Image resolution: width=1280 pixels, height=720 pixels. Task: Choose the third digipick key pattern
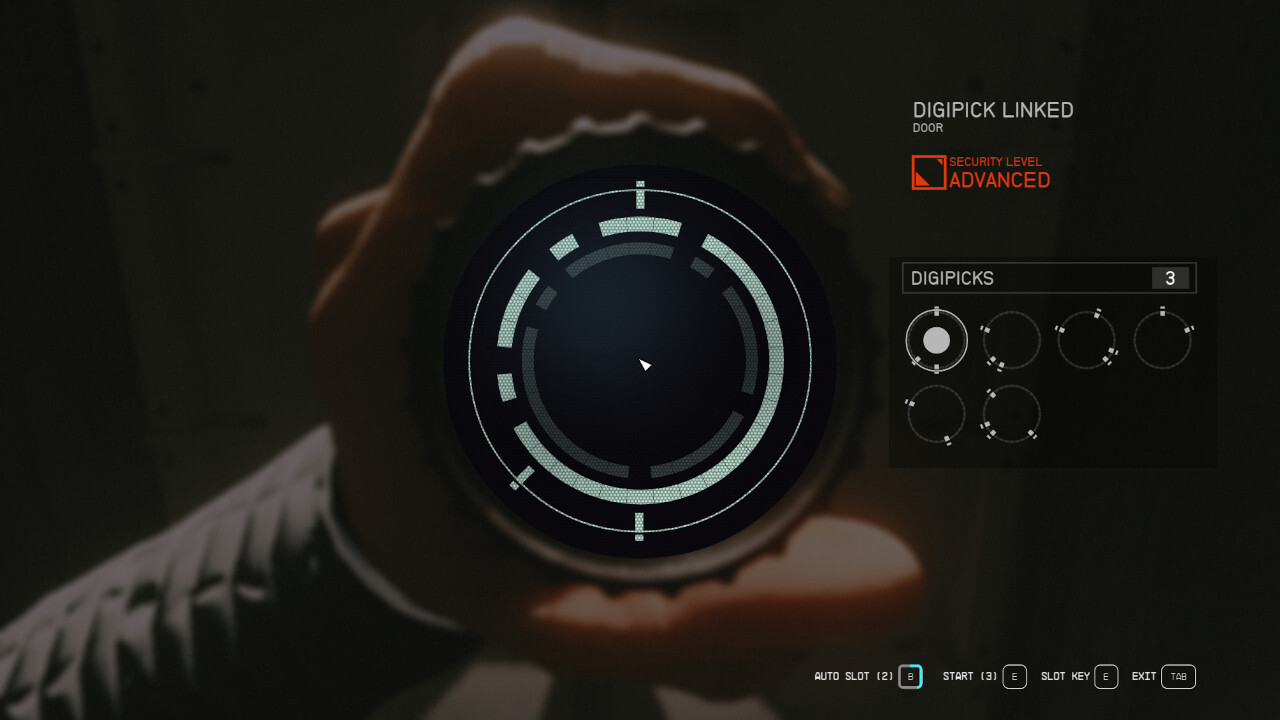point(1087,340)
